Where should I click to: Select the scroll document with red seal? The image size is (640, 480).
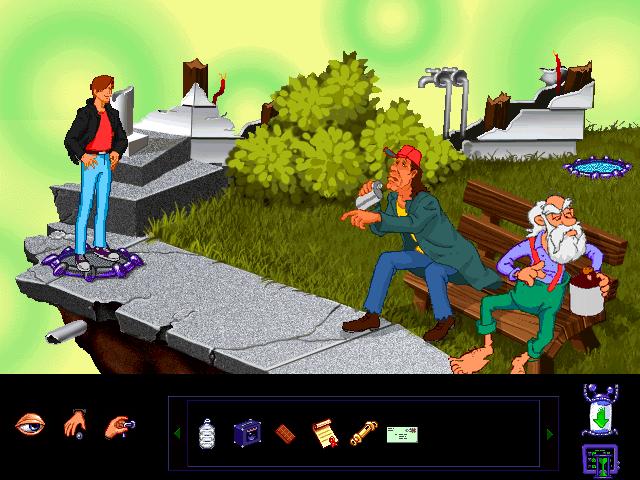(x=323, y=432)
